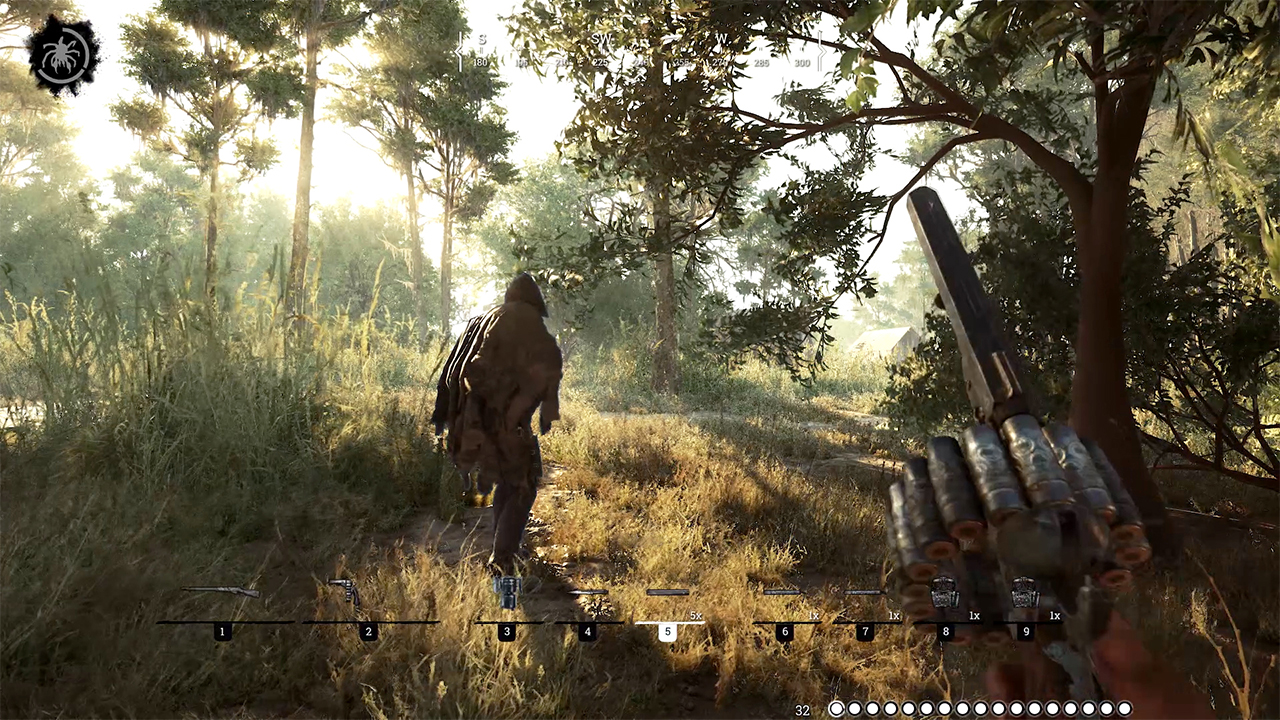Click the ammo box icon in slot 8
Screen dimensions: 1280x720
pyautogui.click(x=944, y=591)
